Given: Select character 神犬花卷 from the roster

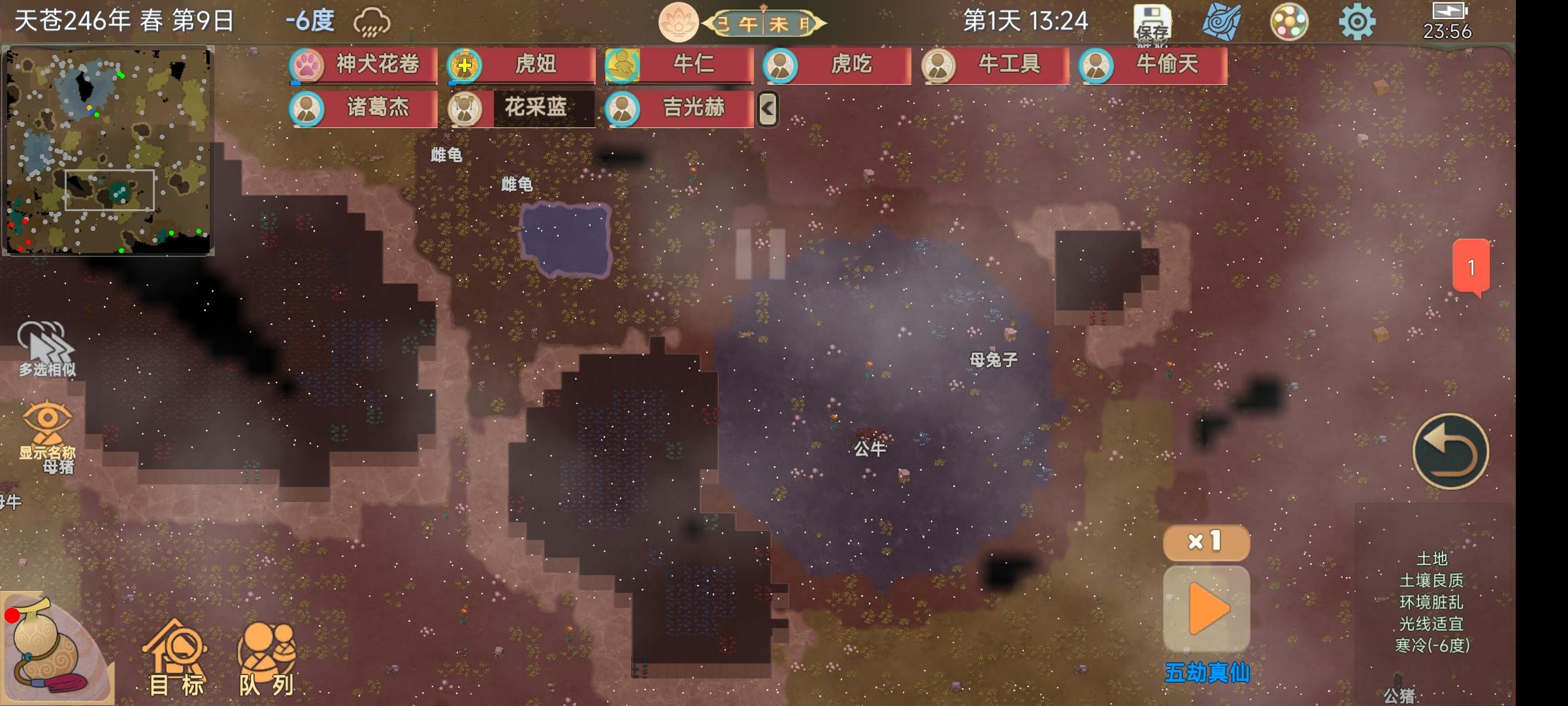Looking at the screenshot, I should [363, 65].
